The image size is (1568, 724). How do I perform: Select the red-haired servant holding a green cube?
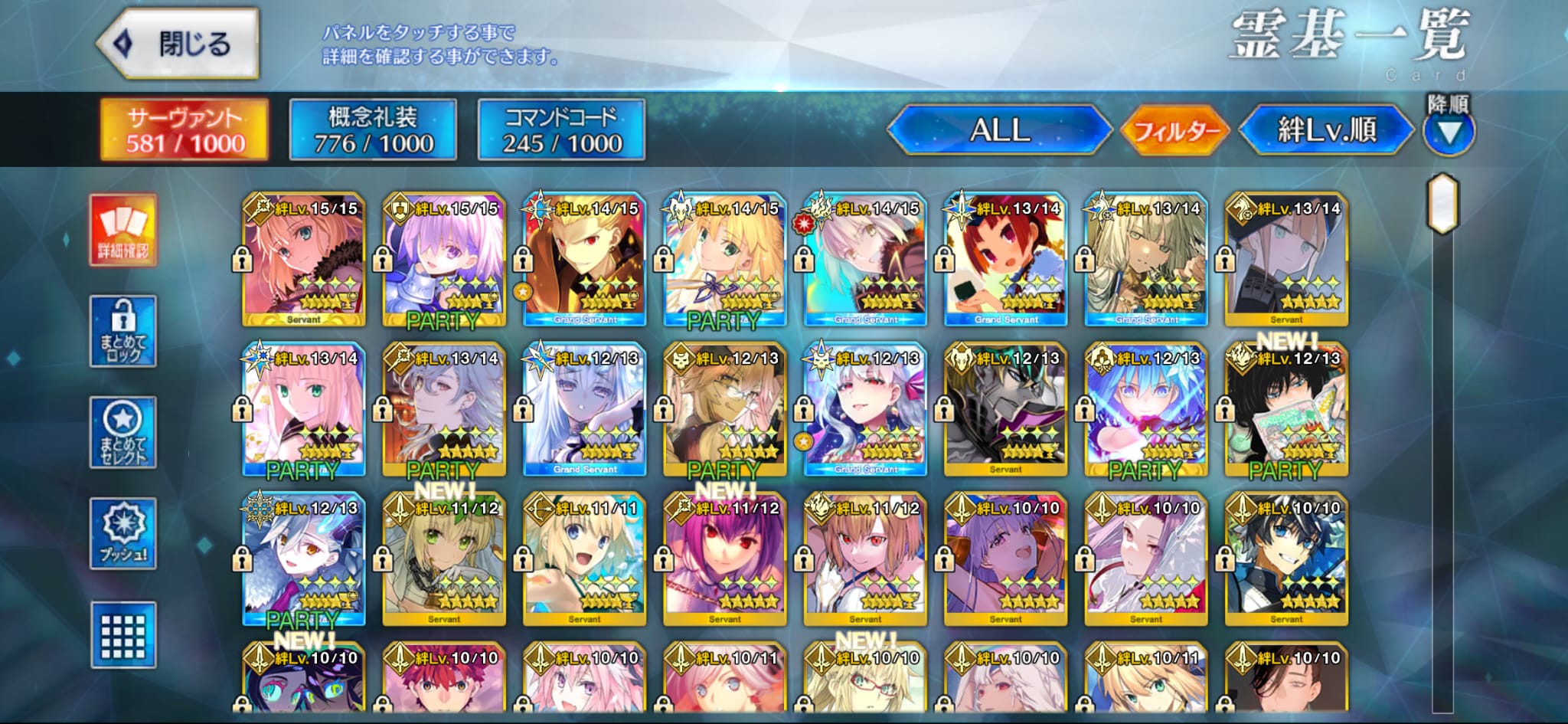pos(1005,260)
